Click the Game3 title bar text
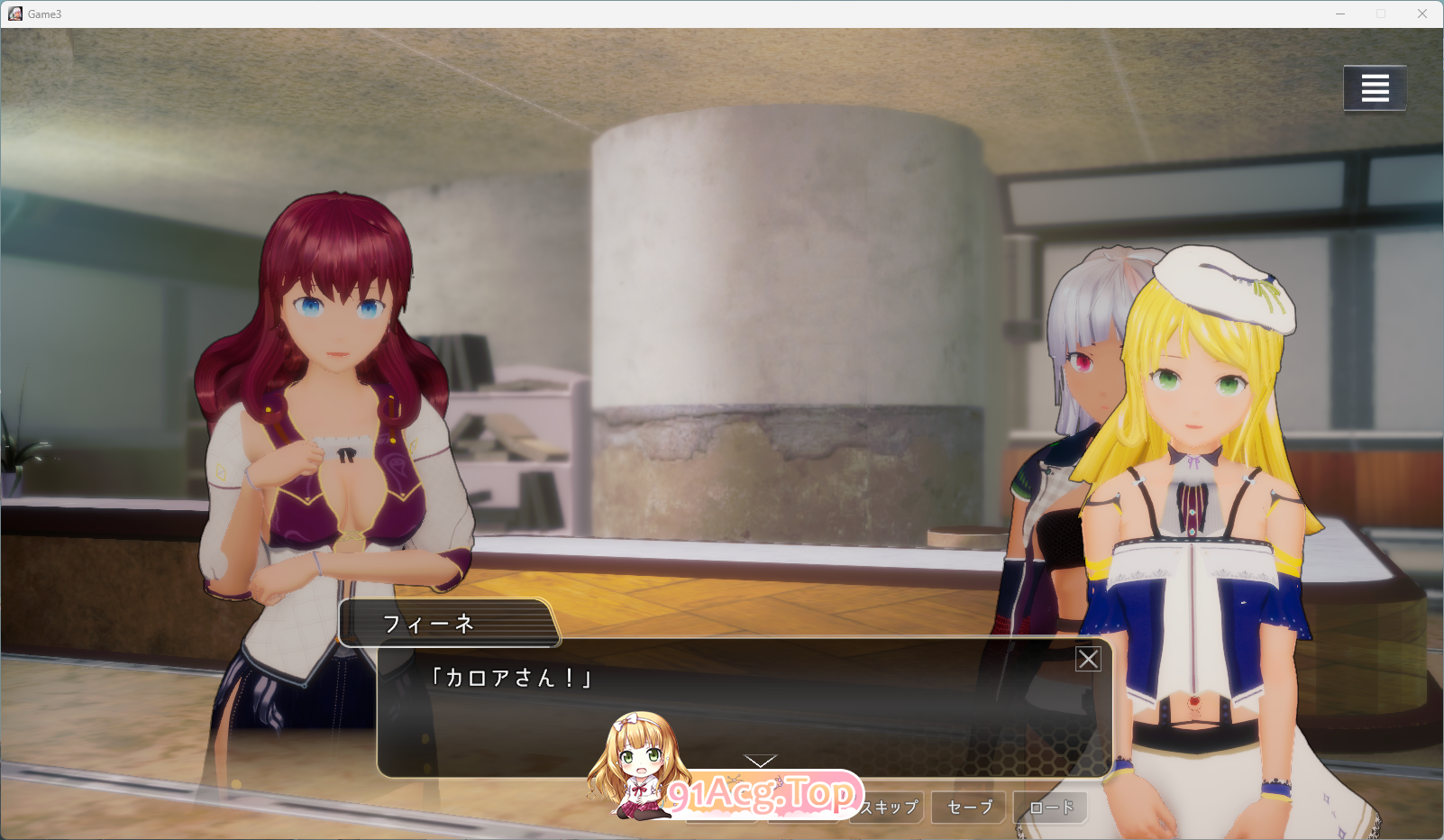 point(43,14)
